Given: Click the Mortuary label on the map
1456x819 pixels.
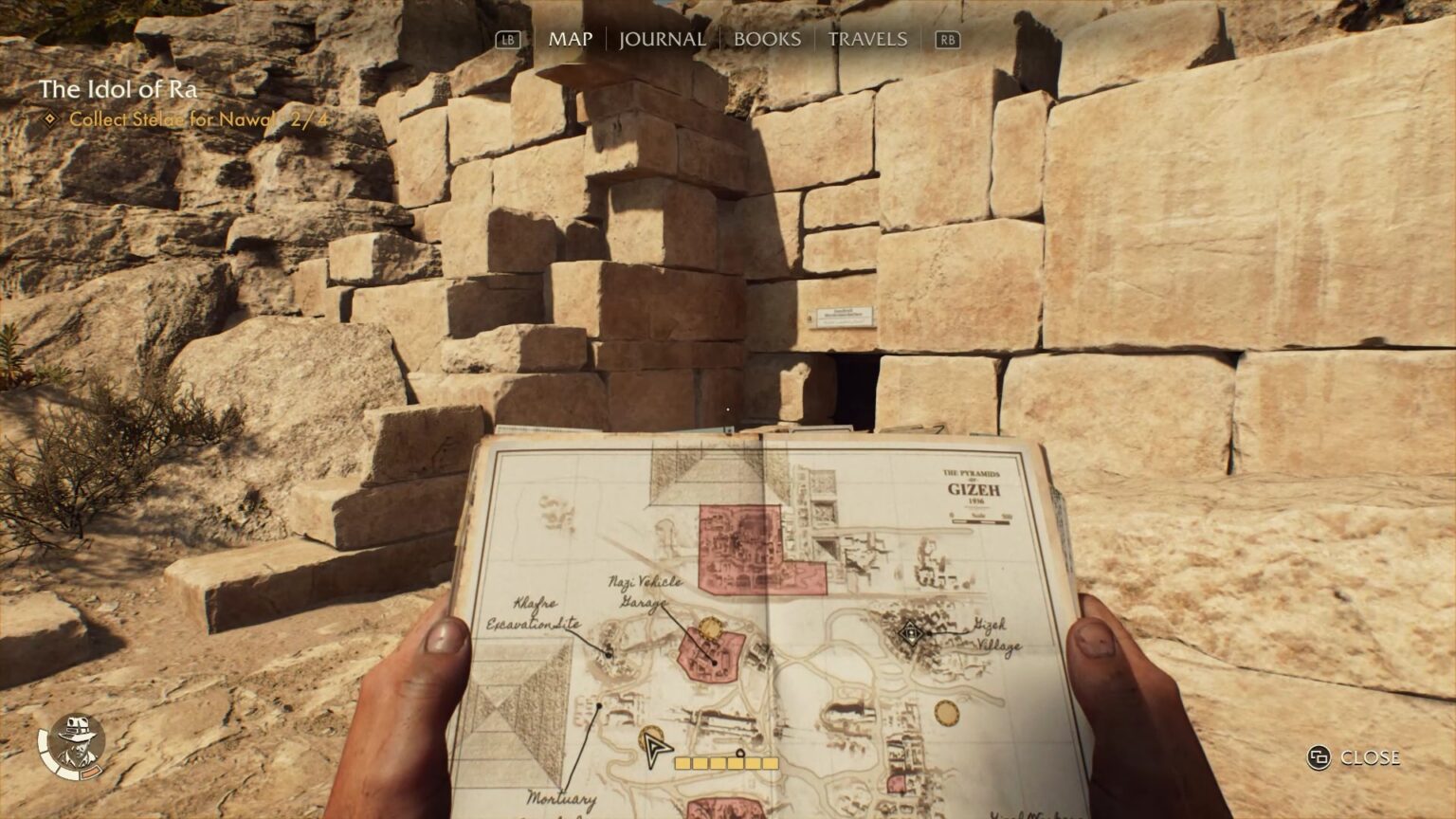Looking at the screenshot, I should tap(563, 797).
